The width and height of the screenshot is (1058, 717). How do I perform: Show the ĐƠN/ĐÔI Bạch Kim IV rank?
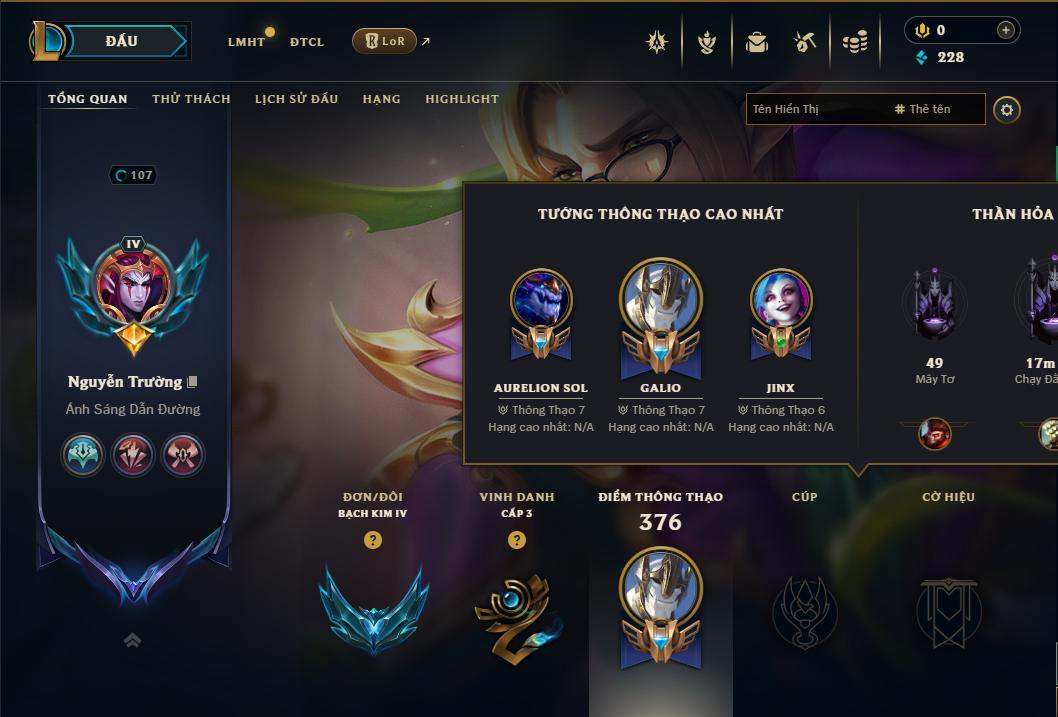click(x=373, y=610)
